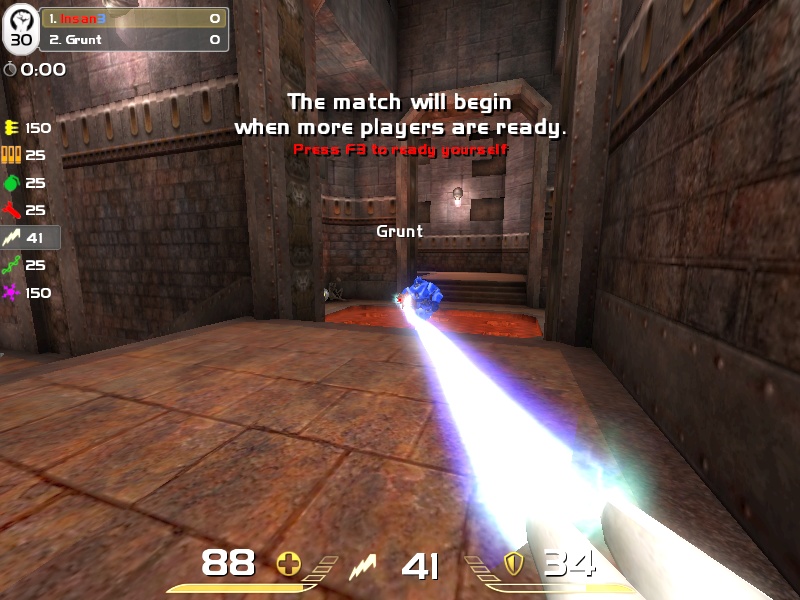Click the highlighted lightning gun entry
The height and width of the screenshot is (600, 800).
[29, 238]
